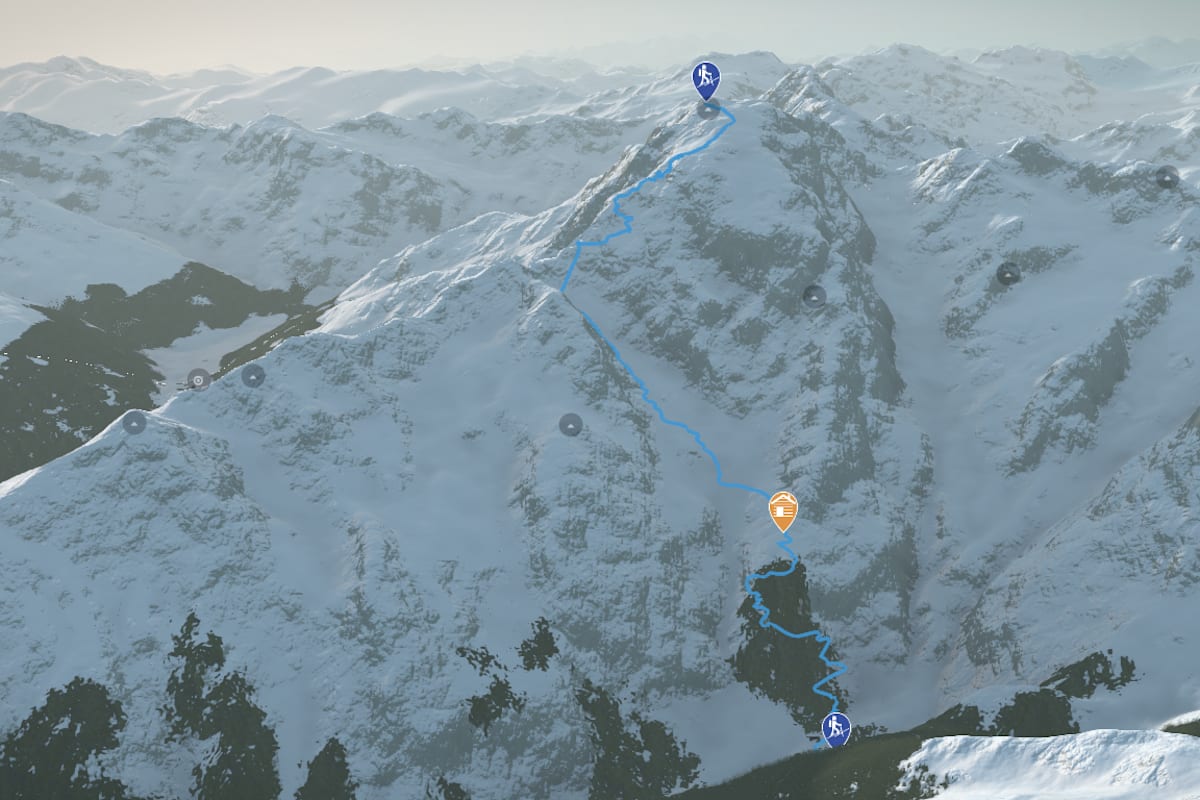Select the ski touring marker on the summit
Viewport: 1200px width, 800px height.
(706, 79)
